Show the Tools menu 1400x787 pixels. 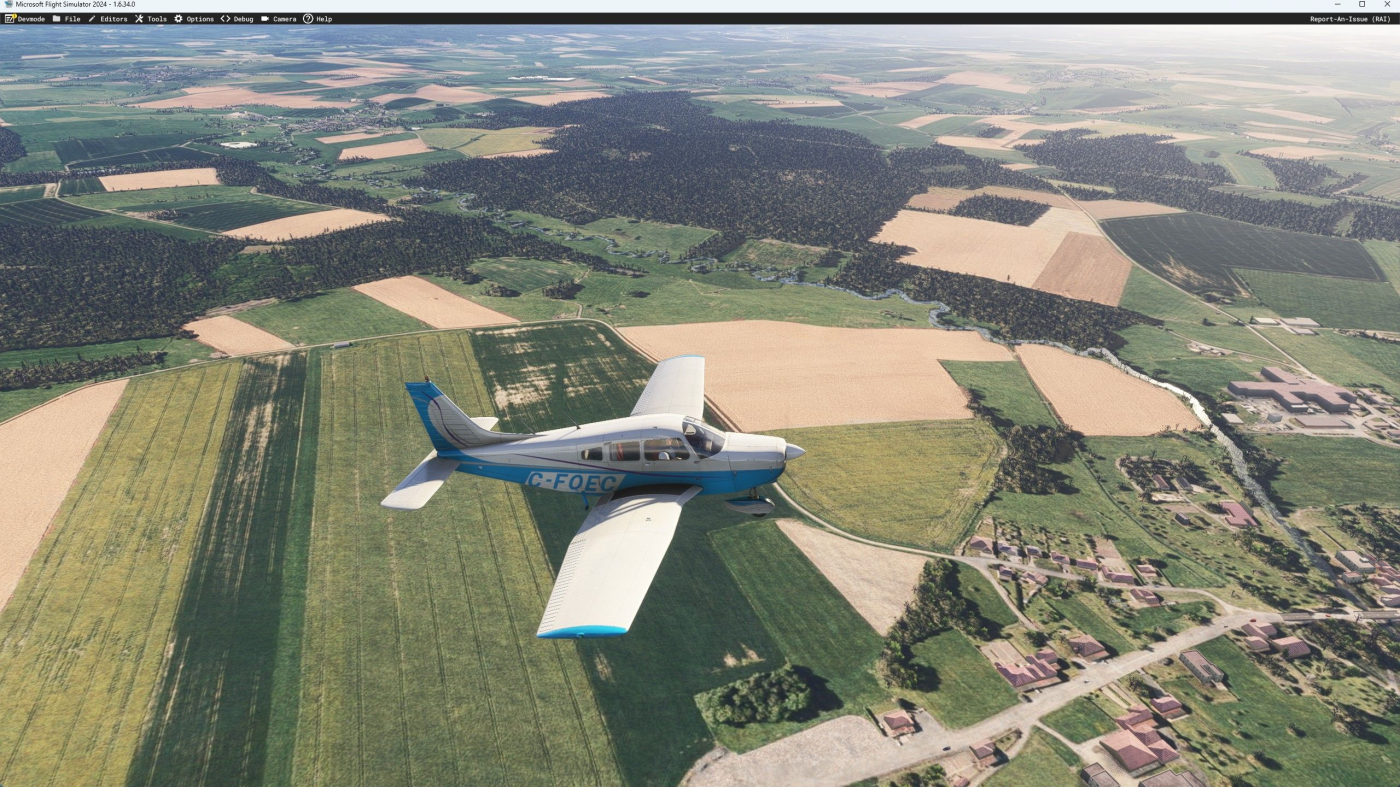pos(151,19)
